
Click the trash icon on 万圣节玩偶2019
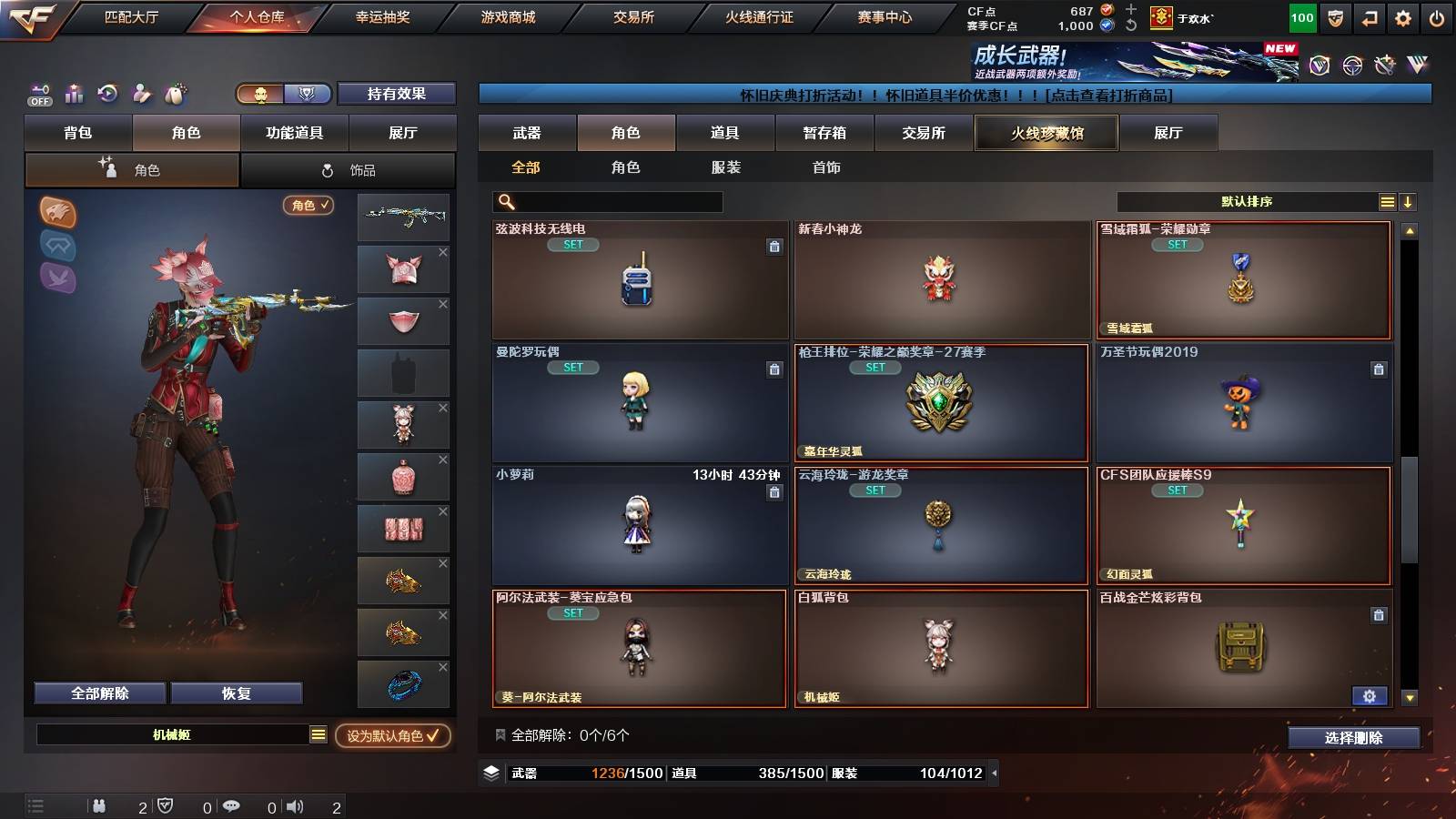click(1380, 369)
